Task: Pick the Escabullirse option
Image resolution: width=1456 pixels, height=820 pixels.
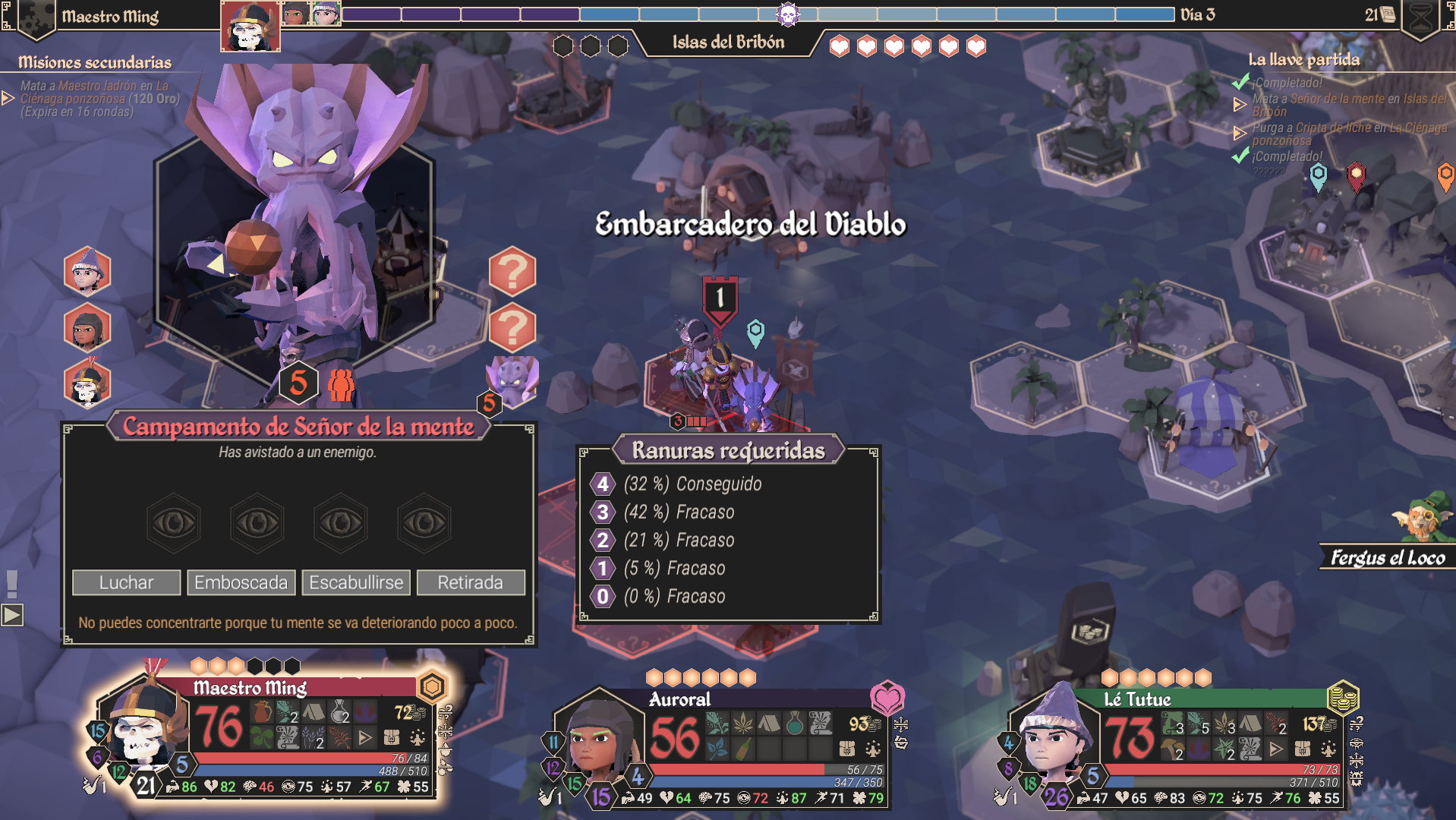Action: pos(356,582)
